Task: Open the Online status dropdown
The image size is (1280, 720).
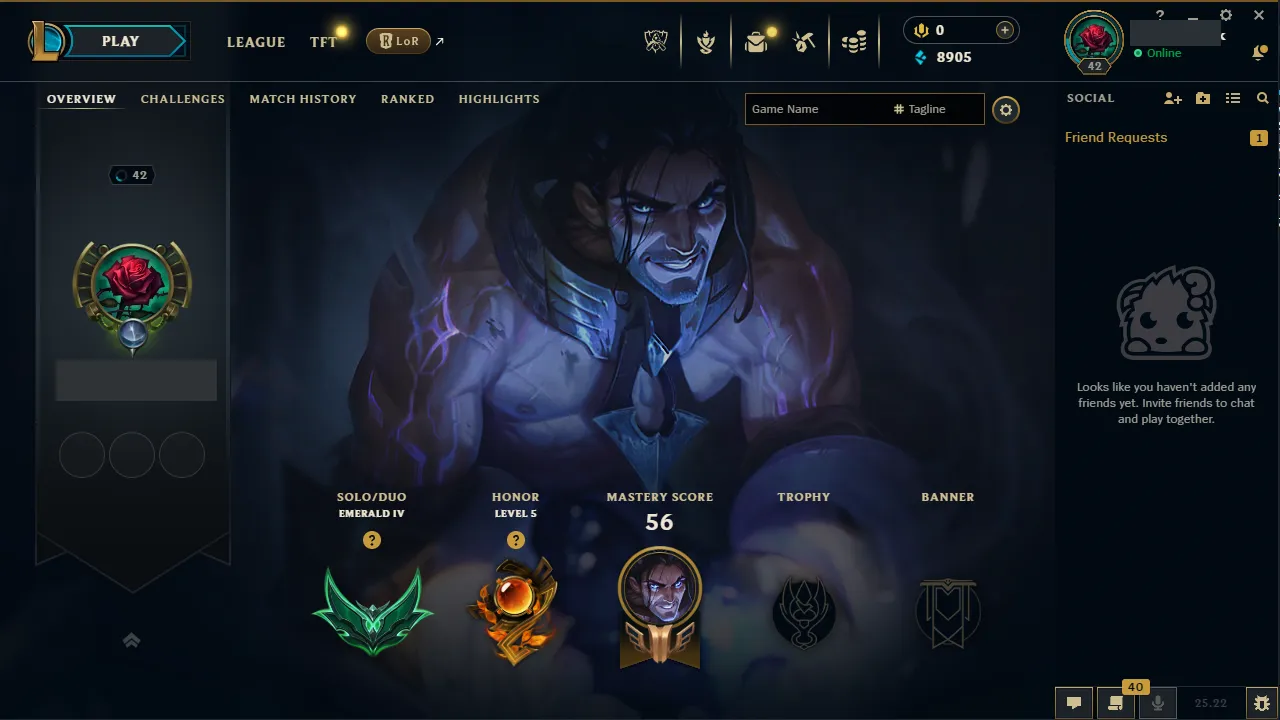Action: pos(1160,53)
